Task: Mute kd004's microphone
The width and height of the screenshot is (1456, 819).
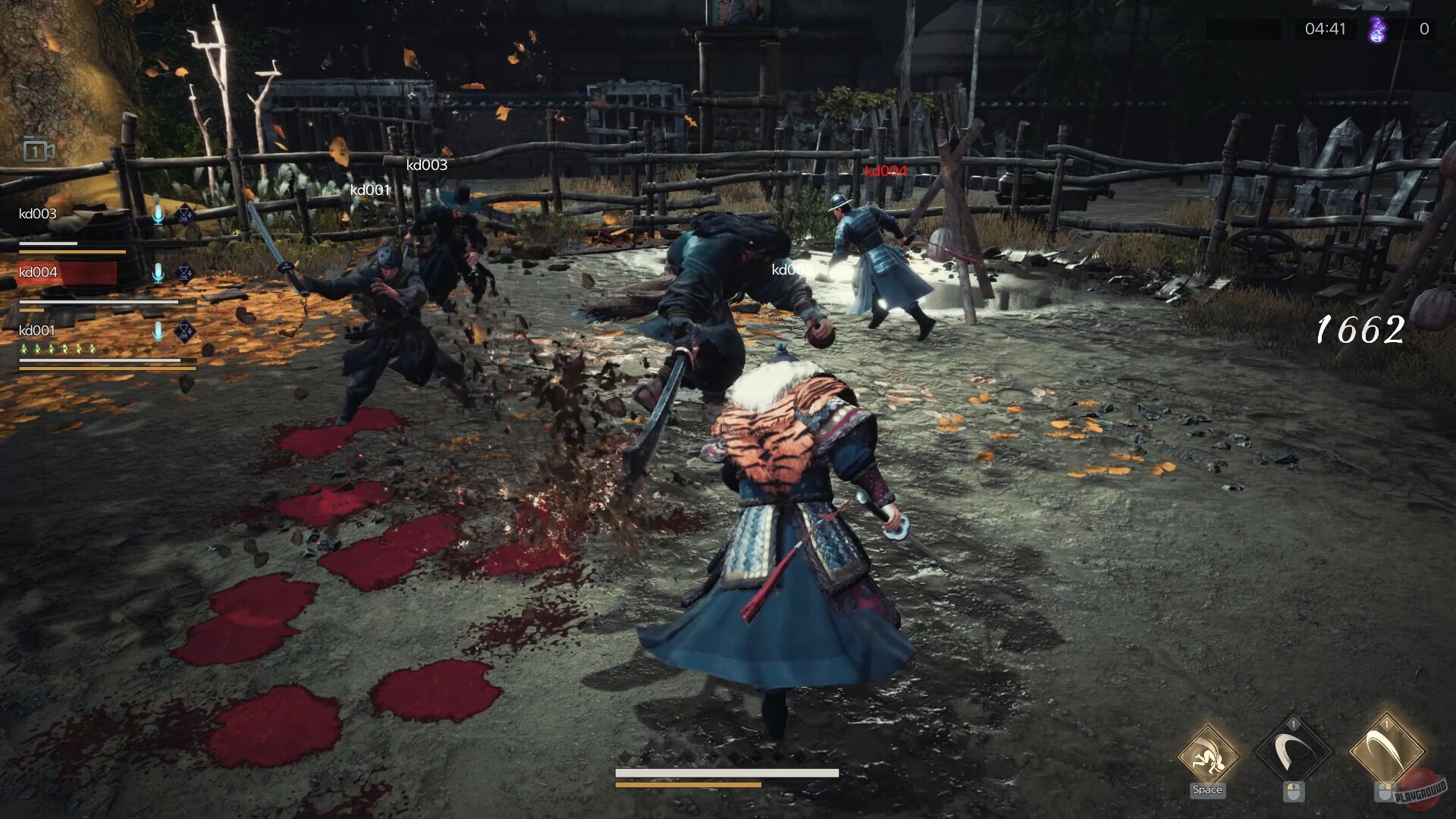Action: (158, 273)
